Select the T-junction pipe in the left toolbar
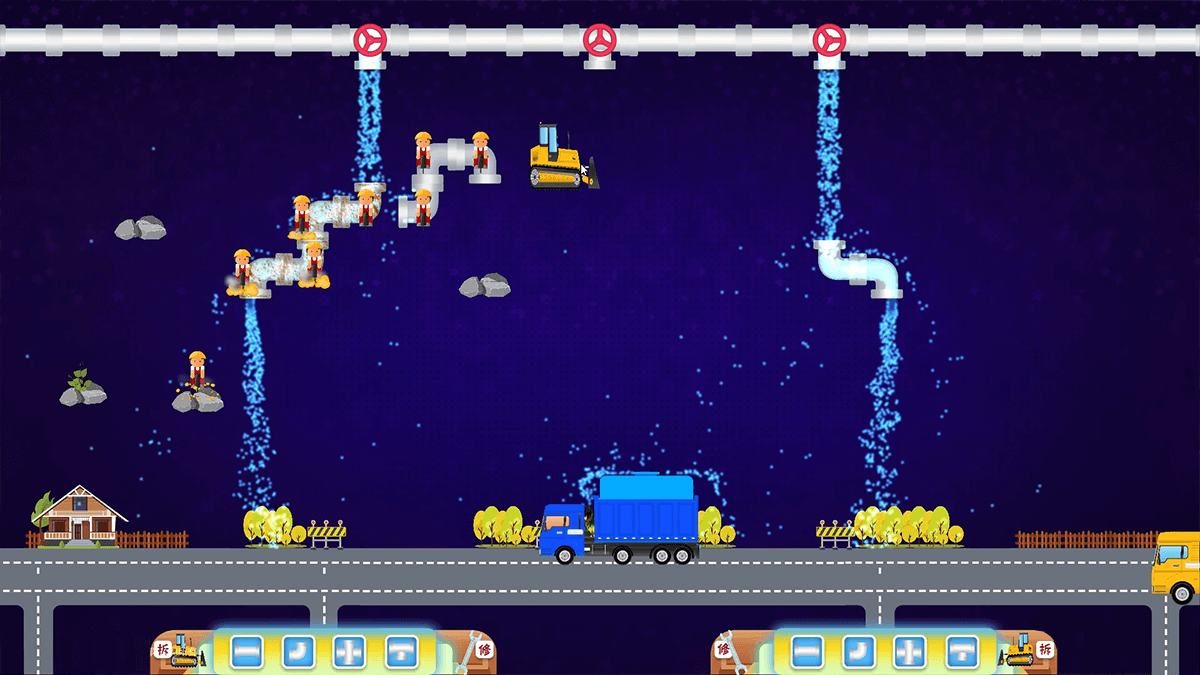The width and height of the screenshot is (1200, 675). click(x=402, y=652)
